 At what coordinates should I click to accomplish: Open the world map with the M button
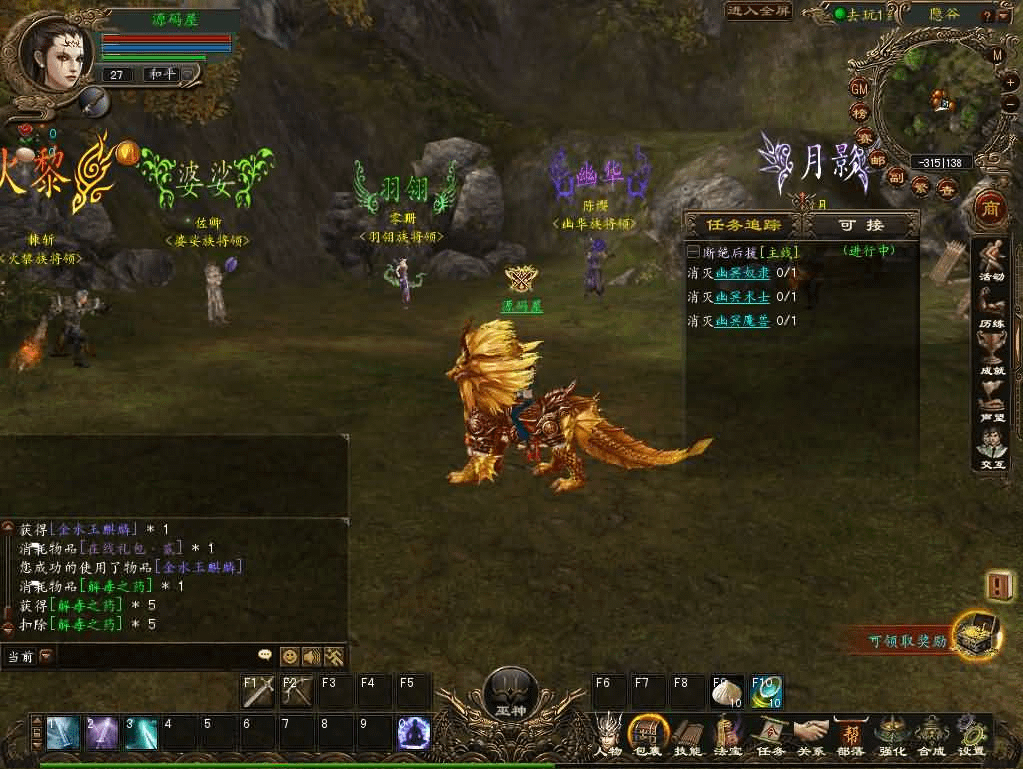pyautogui.click(x=997, y=56)
